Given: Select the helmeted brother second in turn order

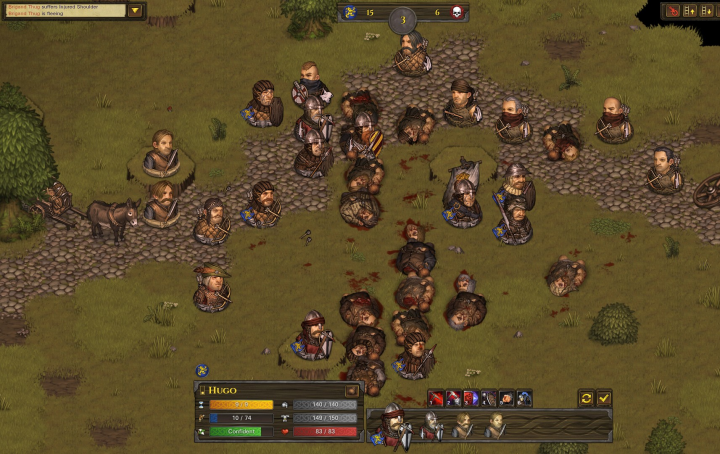Looking at the screenshot, I should 430,426.
